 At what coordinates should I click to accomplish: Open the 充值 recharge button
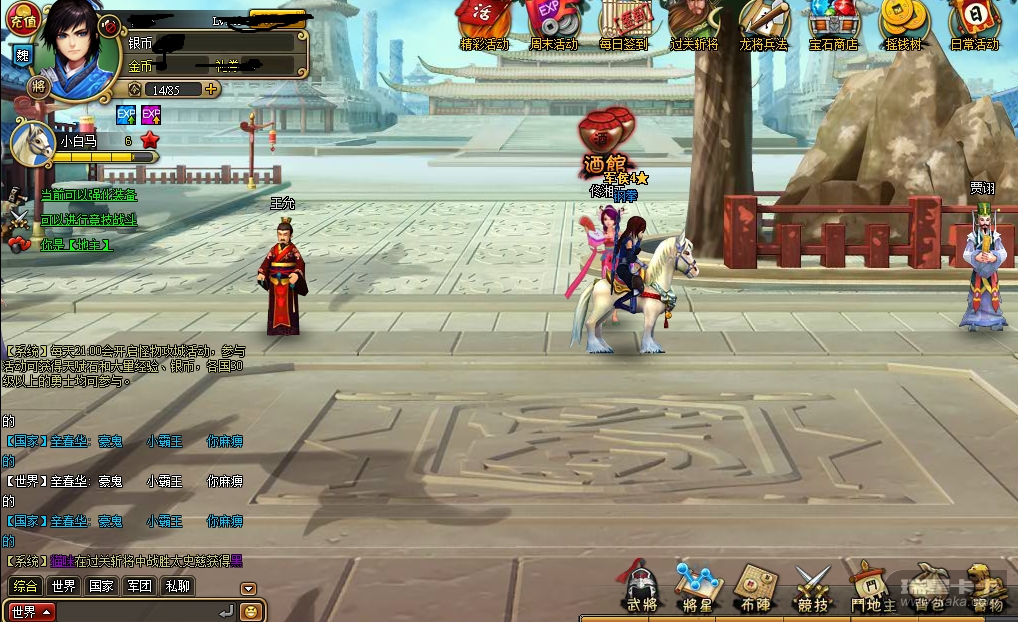coord(22,17)
